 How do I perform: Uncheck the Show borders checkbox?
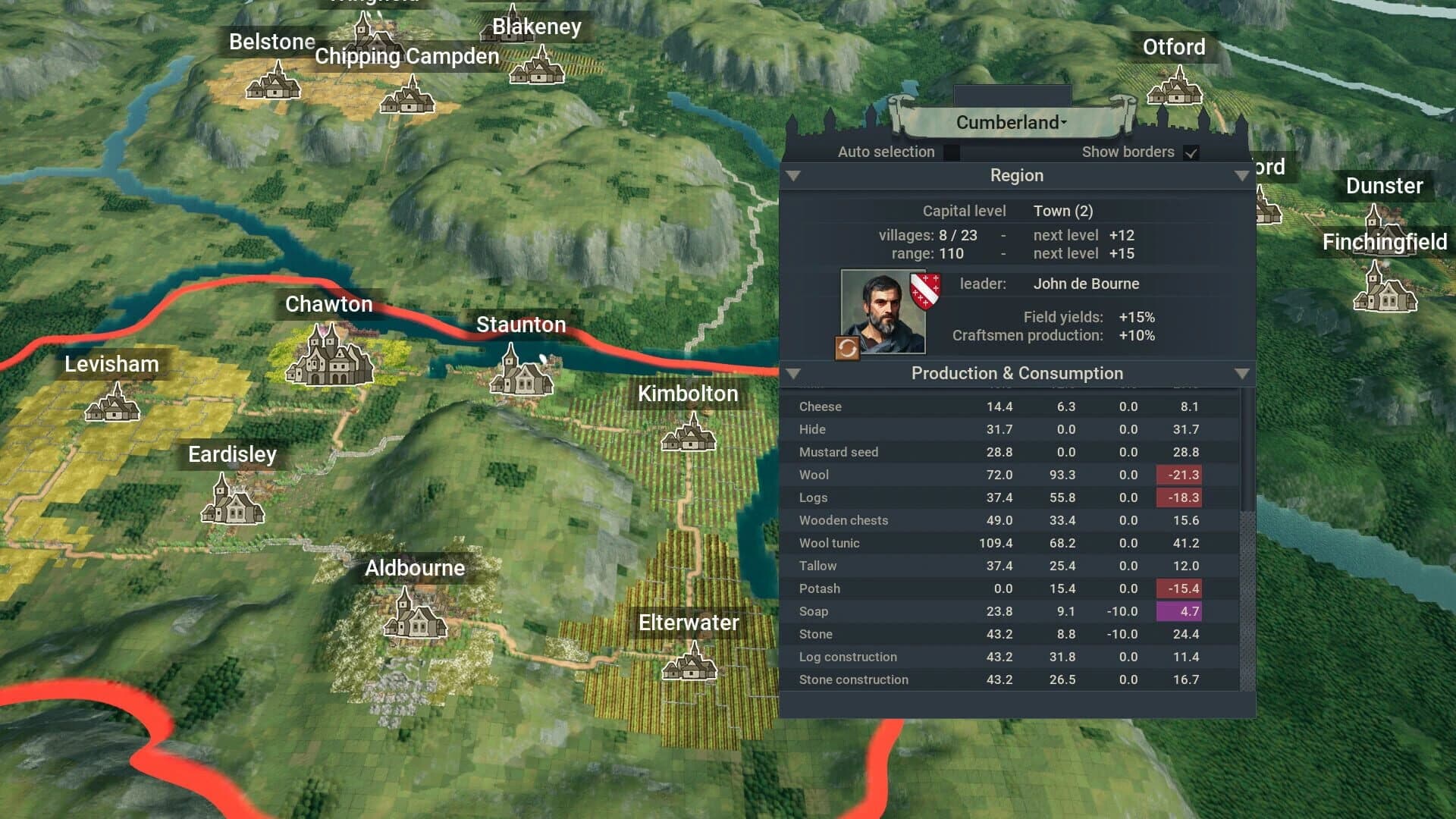(x=1191, y=152)
